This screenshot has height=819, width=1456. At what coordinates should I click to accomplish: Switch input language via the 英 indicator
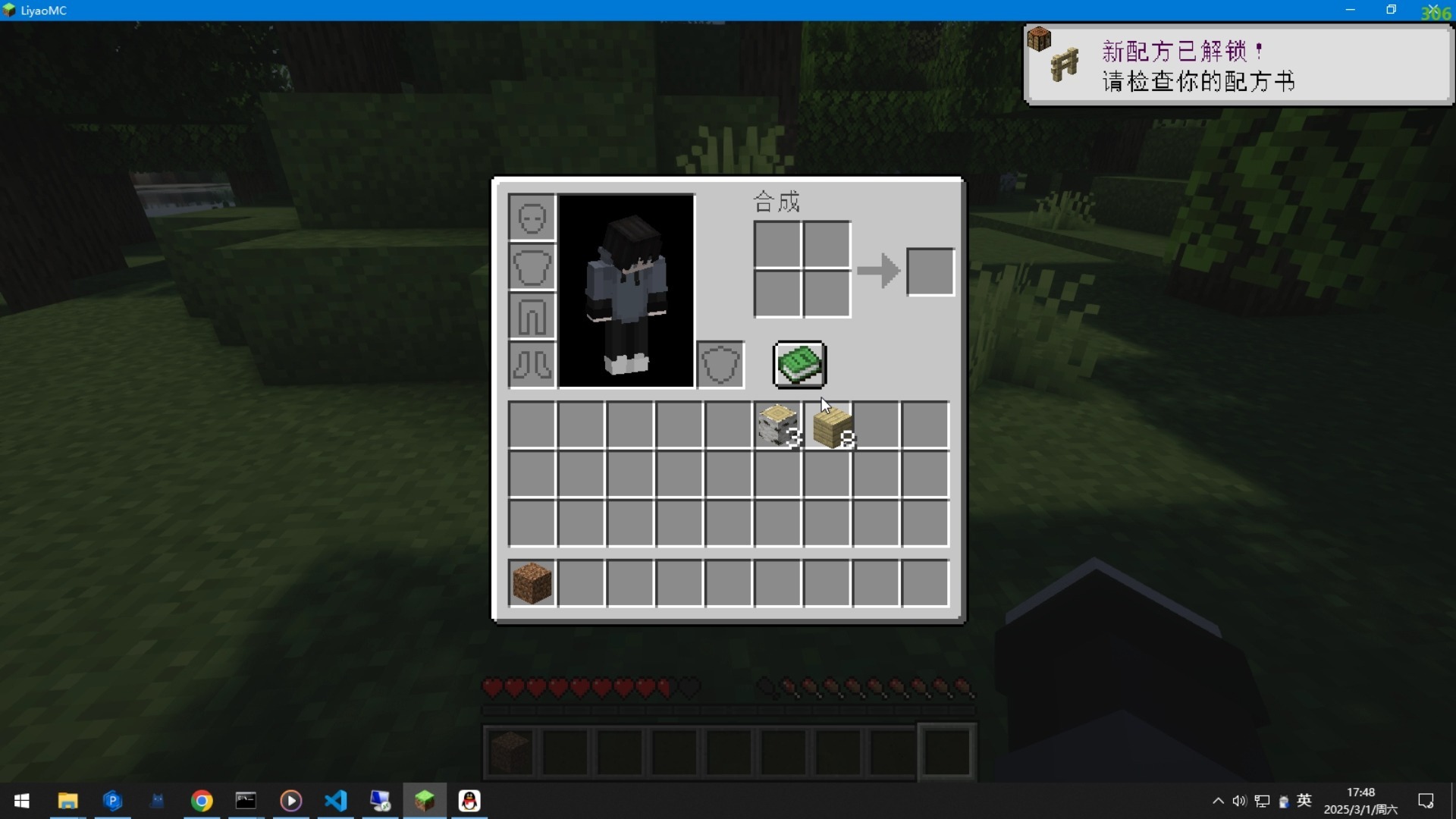click(1306, 801)
